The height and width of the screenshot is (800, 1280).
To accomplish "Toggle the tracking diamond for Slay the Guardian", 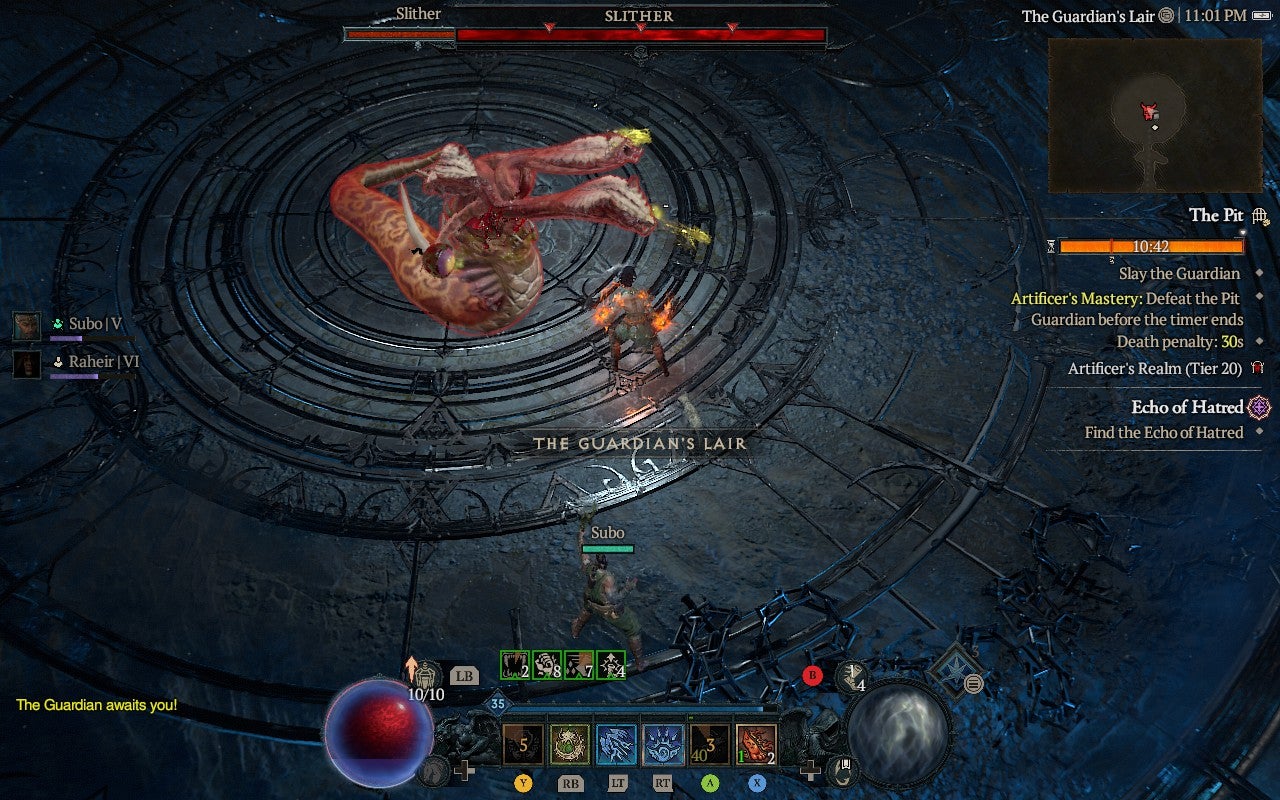I will [1259, 273].
